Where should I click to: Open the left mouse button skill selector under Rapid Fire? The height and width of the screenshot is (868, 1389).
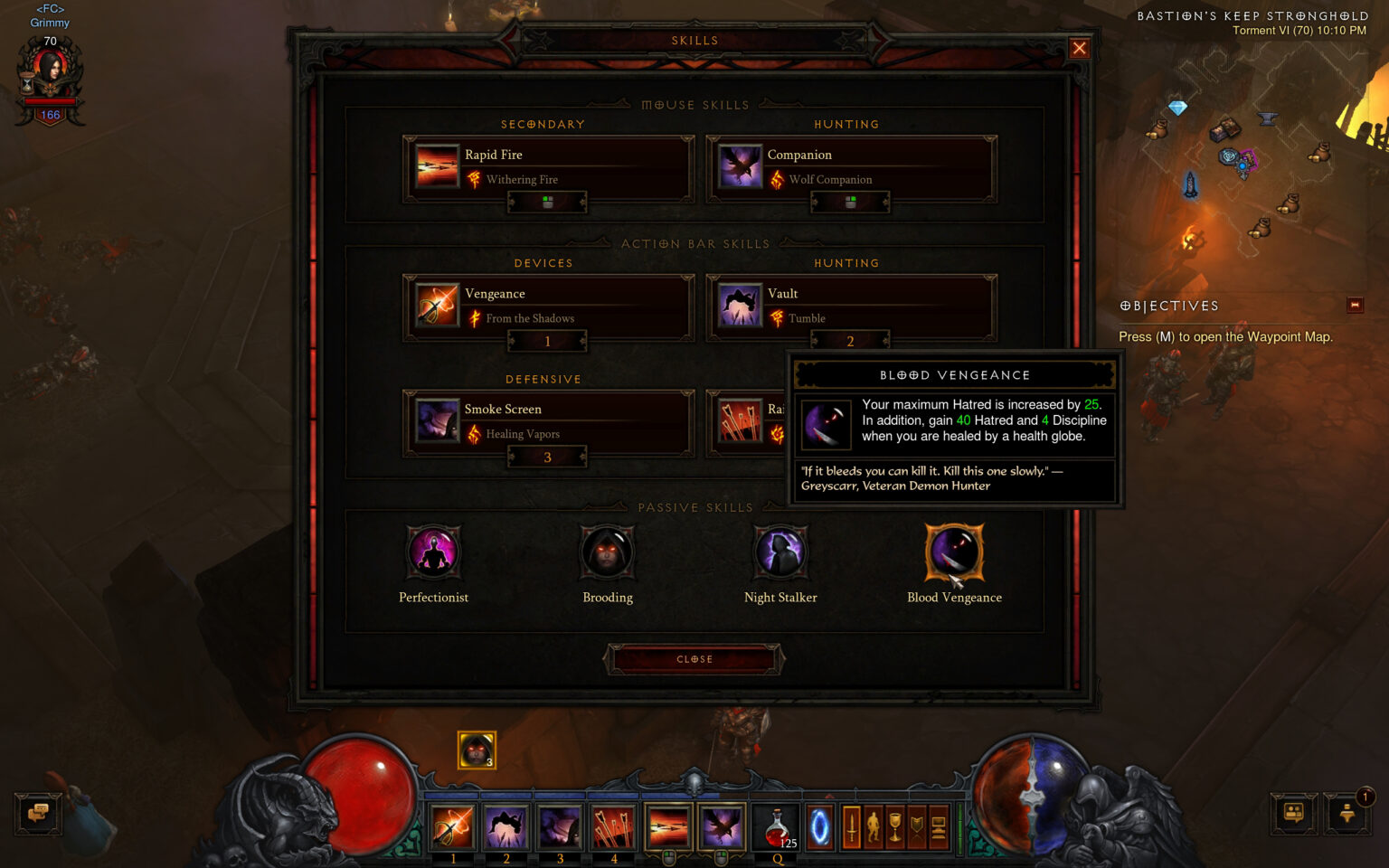547,203
